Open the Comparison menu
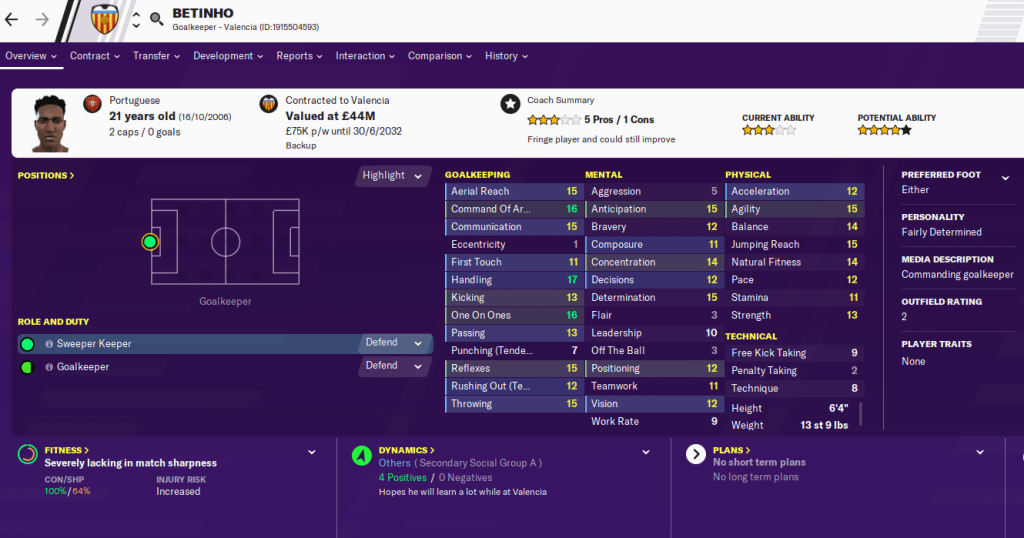Viewport: 1024px width, 538px height. (440, 56)
